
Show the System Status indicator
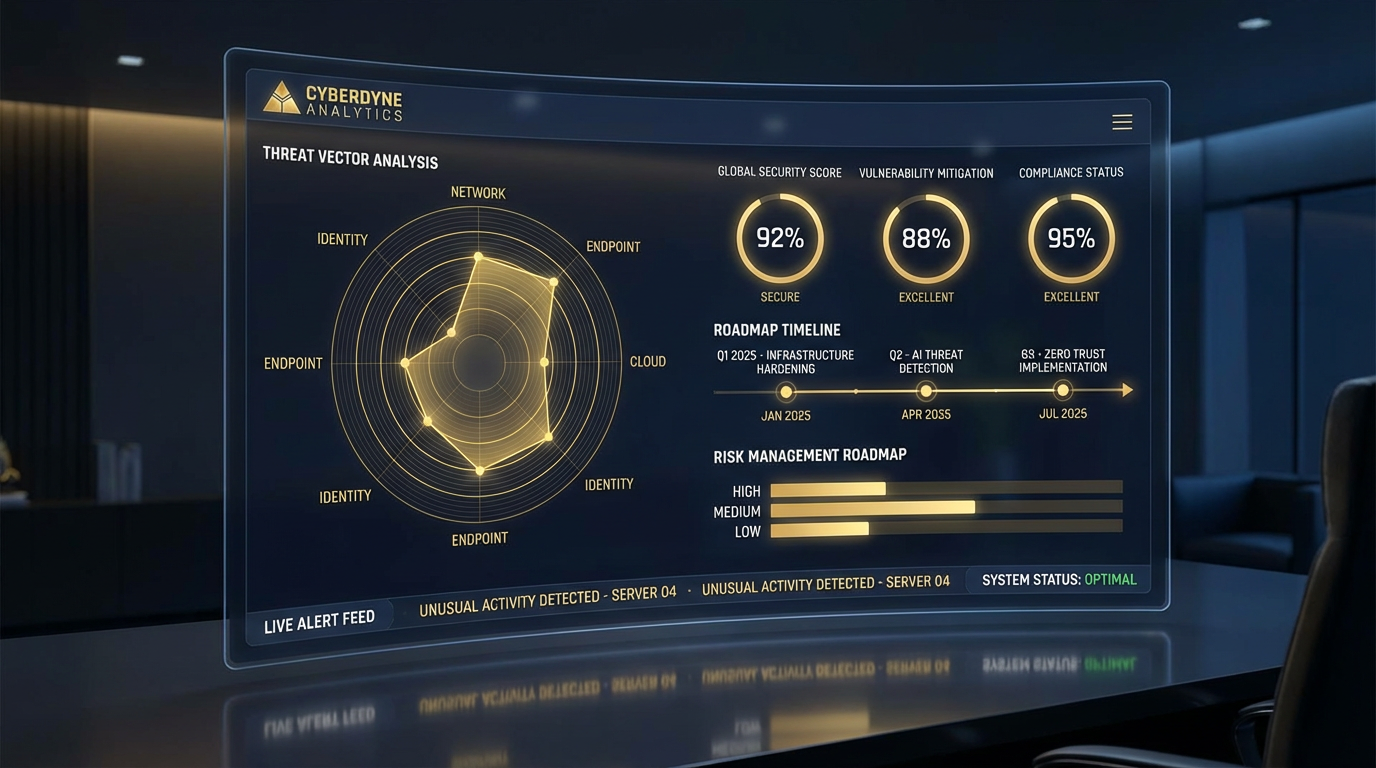tap(1059, 579)
